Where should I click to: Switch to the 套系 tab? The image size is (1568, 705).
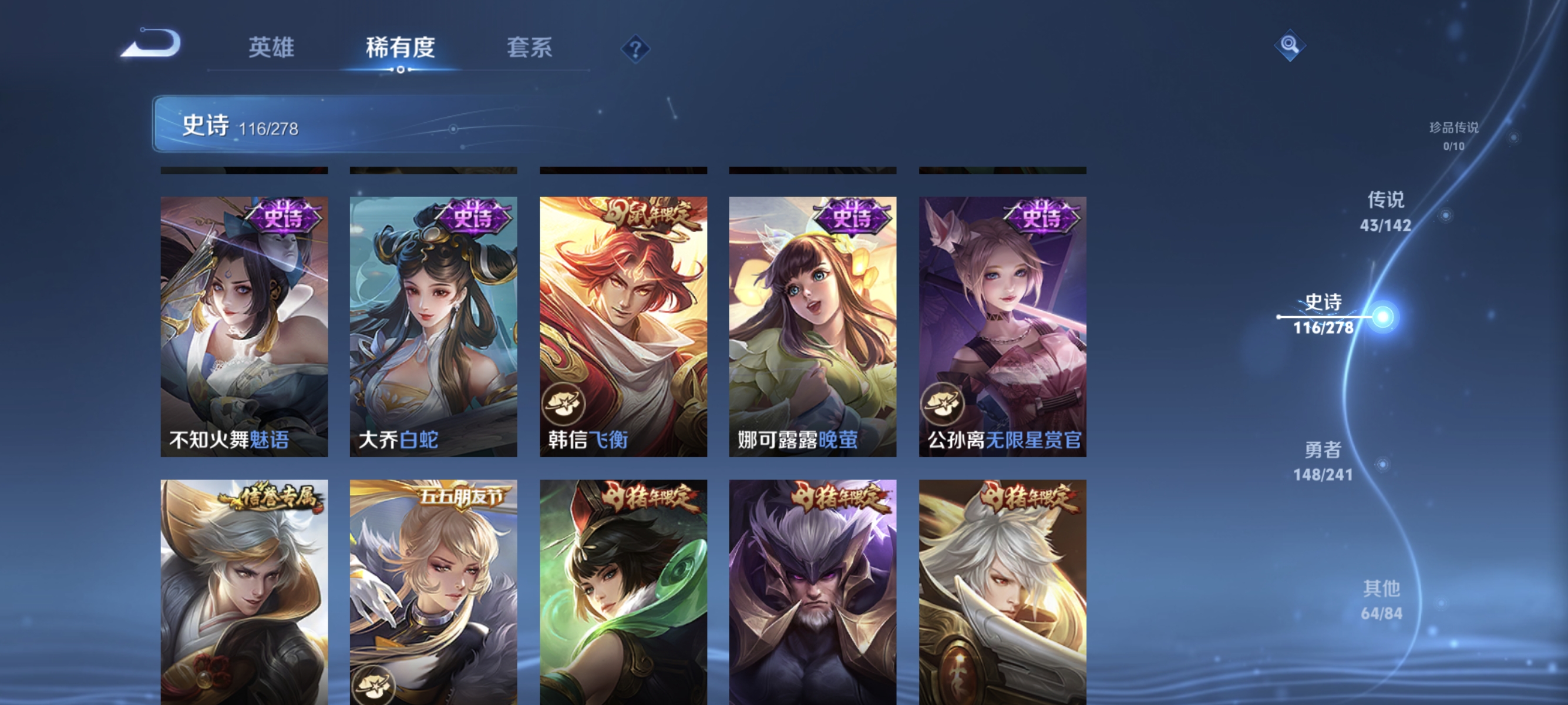[x=530, y=49]
